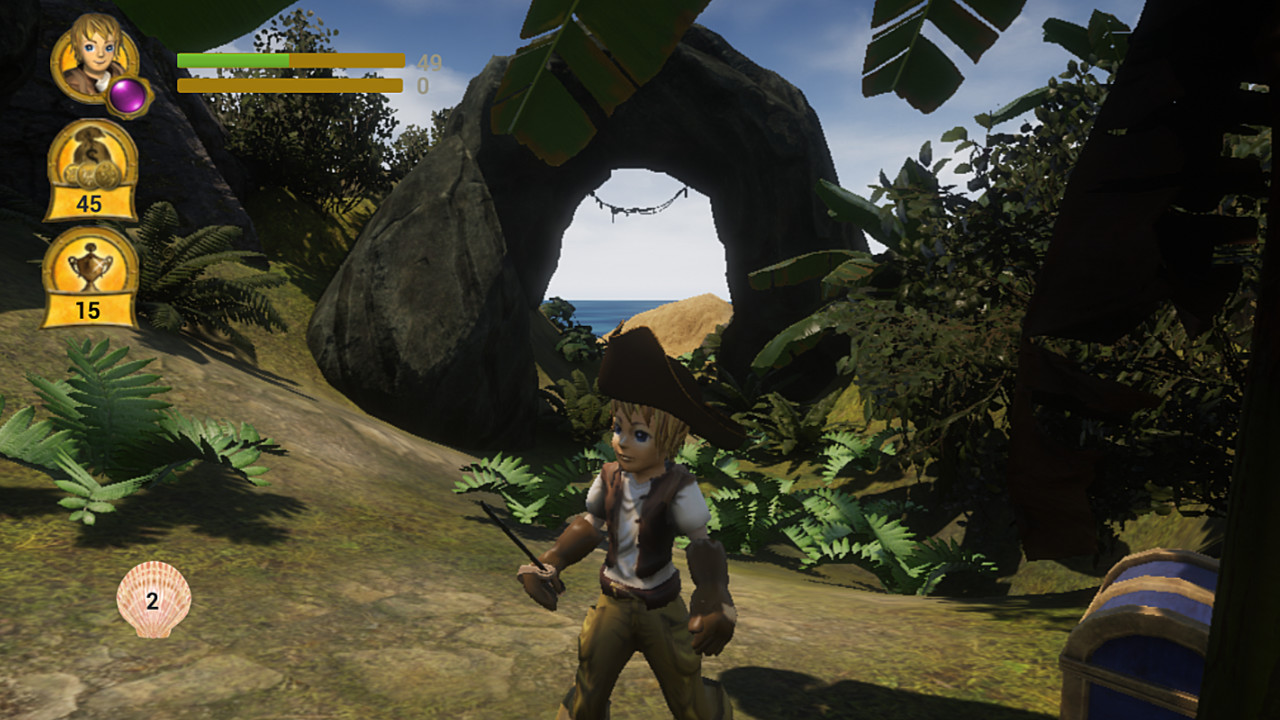Image resolution: width=1280 pixels, height=720 pixels.
Task: Select the trophy cup inside the gold shield
Action: coord(88,263)
